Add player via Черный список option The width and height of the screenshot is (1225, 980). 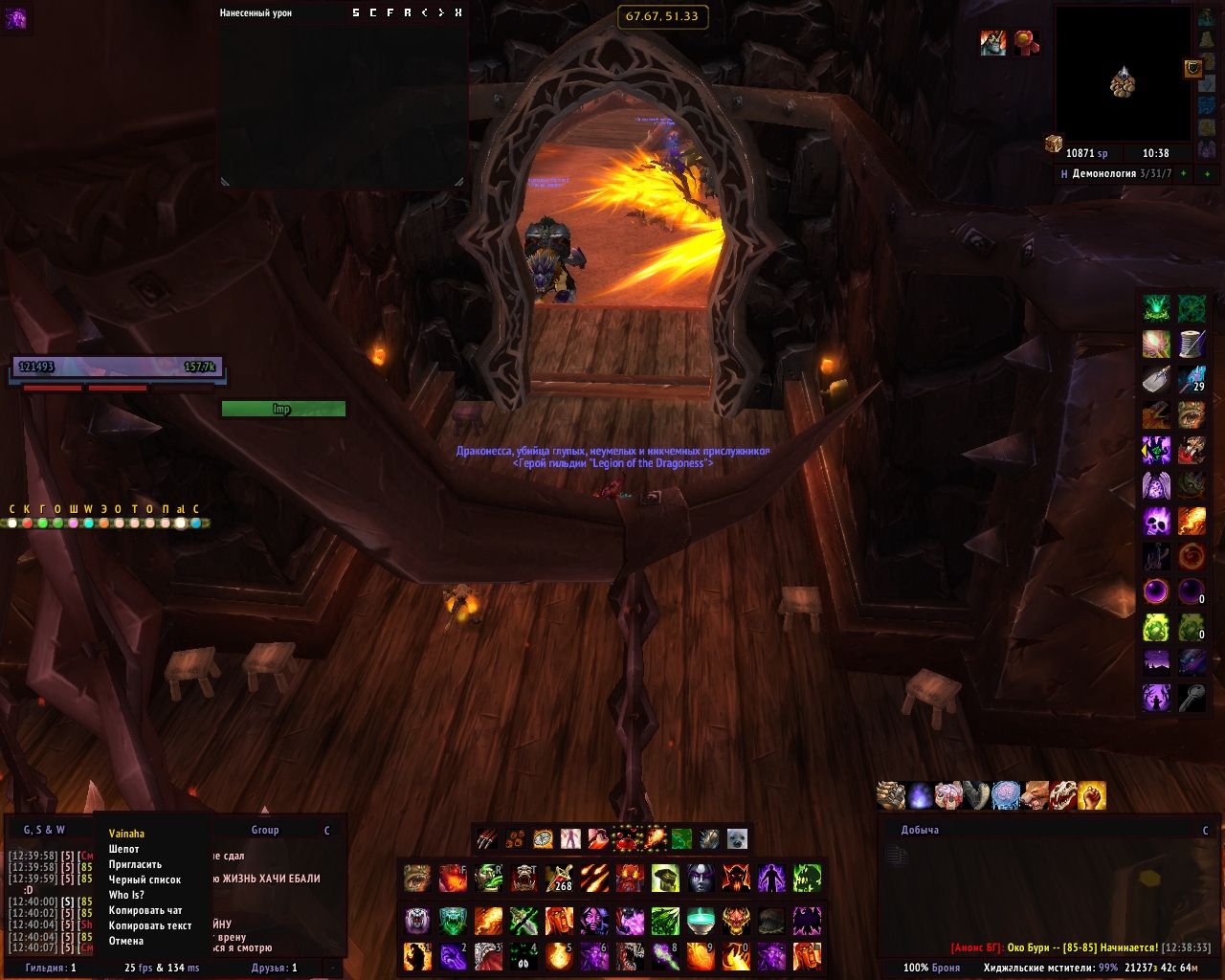pyautogui.click(x=145, y=880)
